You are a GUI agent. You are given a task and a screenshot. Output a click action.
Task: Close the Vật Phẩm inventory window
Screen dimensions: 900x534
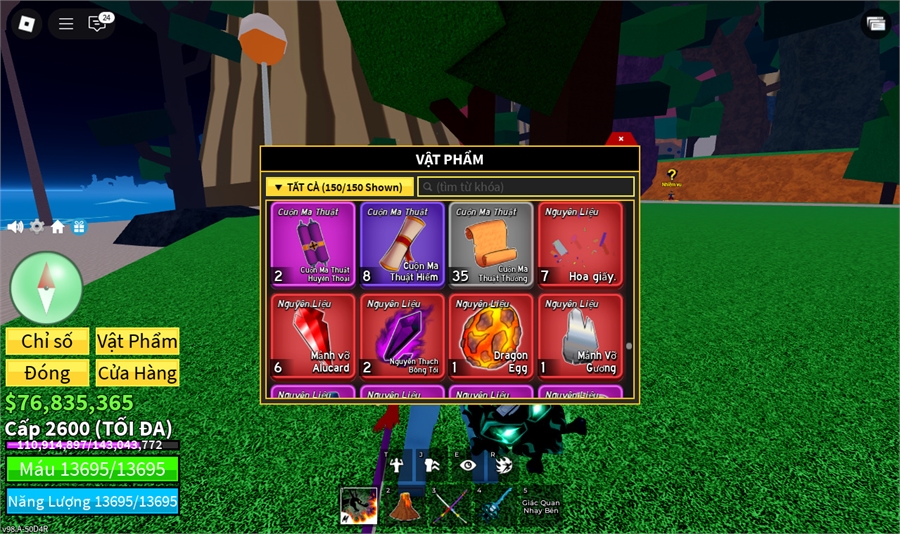(620, 139)
